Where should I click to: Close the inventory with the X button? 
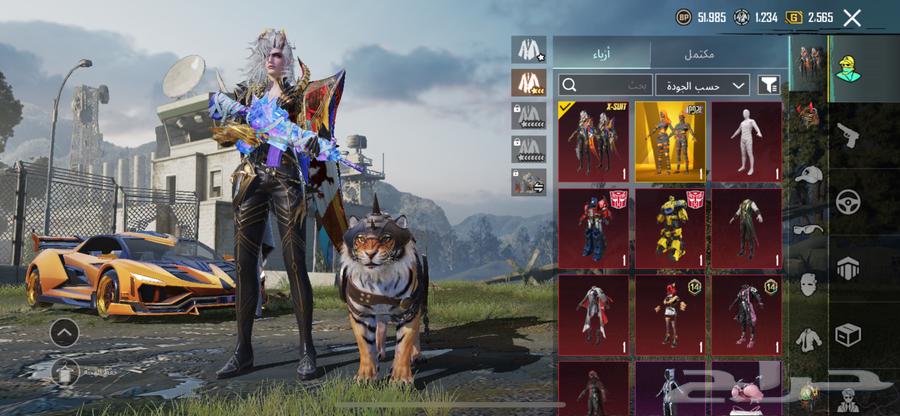(852, 17)
